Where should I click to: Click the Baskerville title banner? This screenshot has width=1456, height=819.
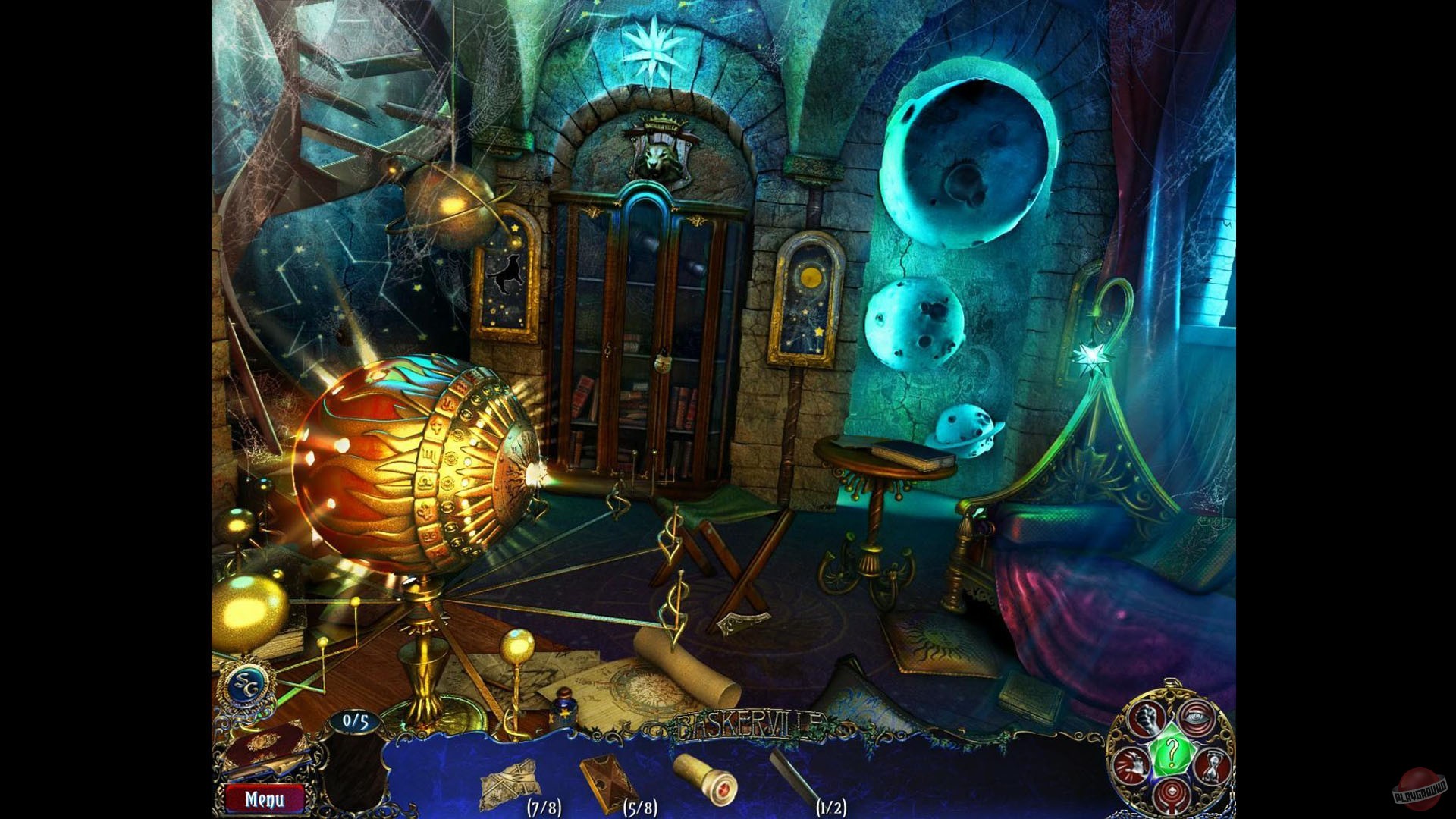coord(749,724)
